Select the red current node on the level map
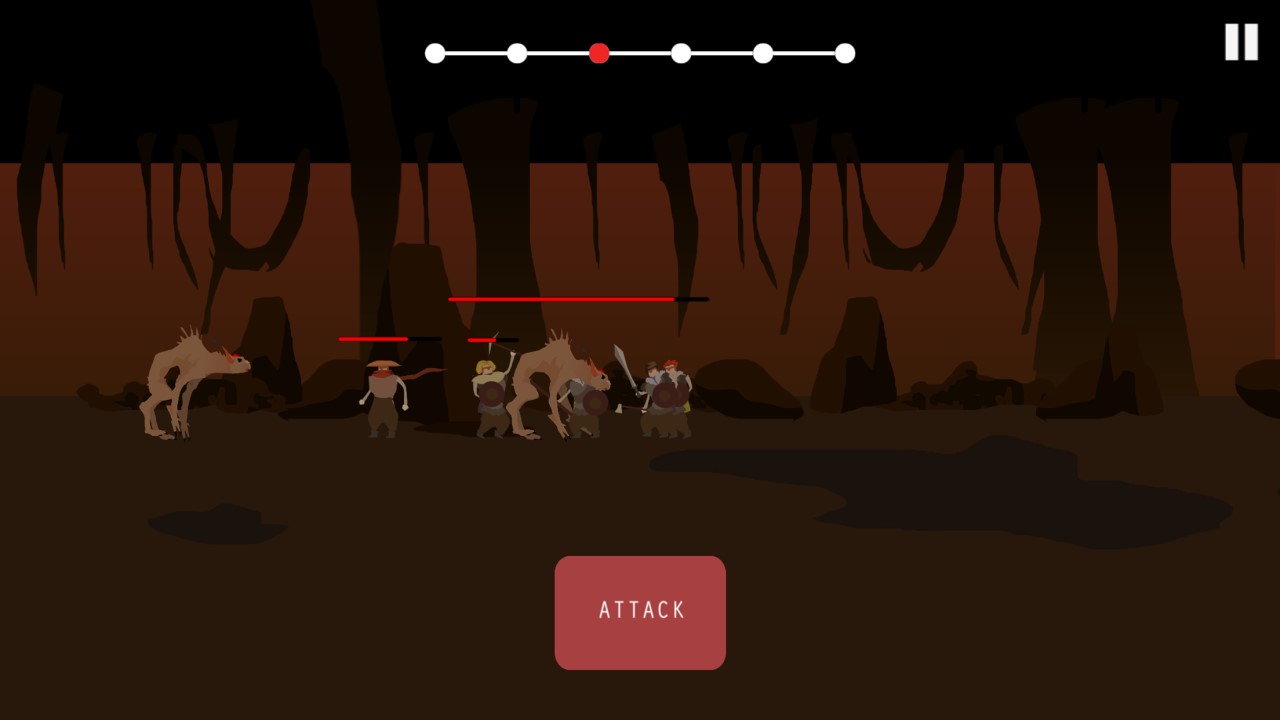1280x720 pixels. [599, 53]
